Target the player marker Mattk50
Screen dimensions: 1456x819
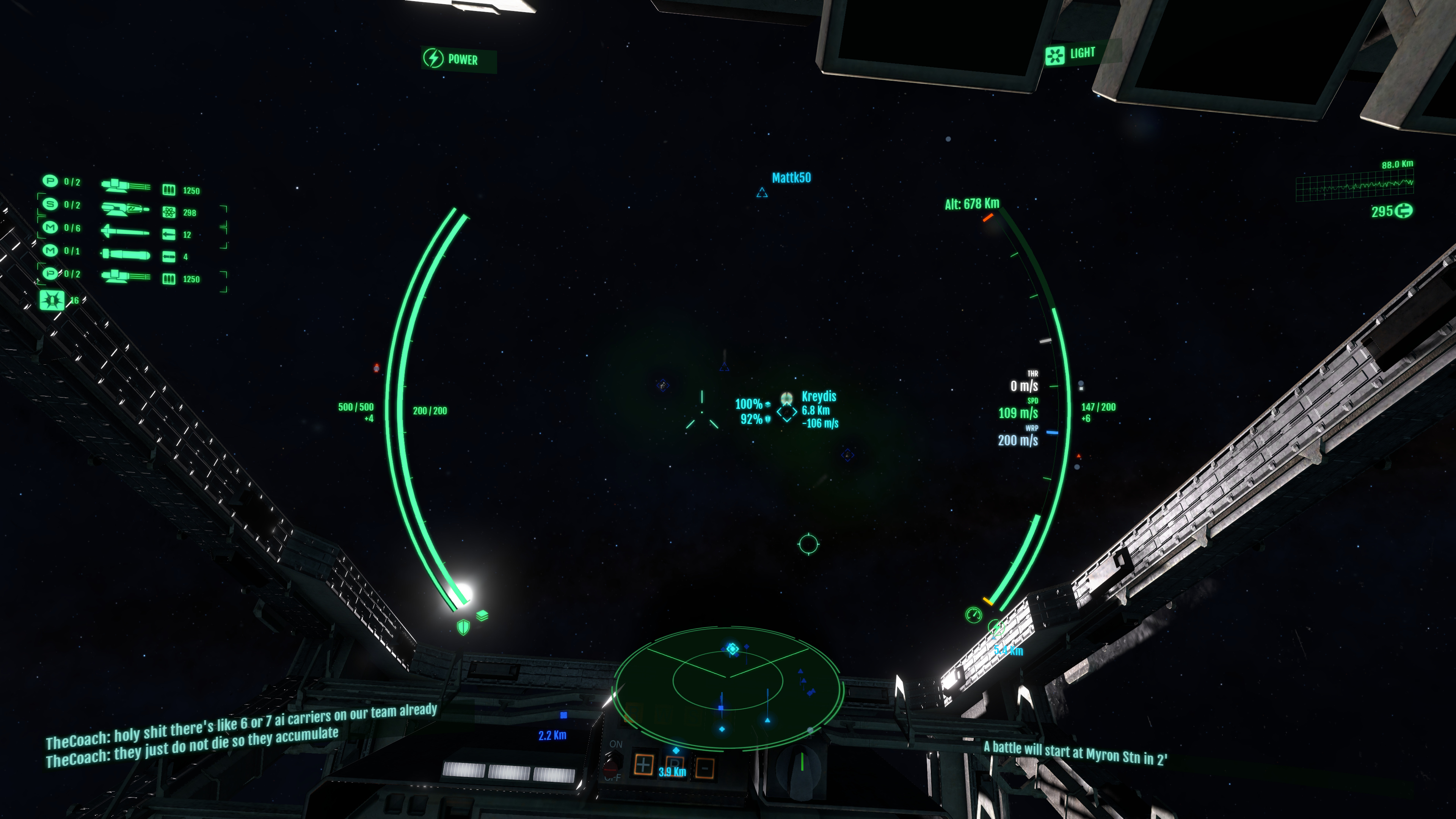click(x=762, y=193)
